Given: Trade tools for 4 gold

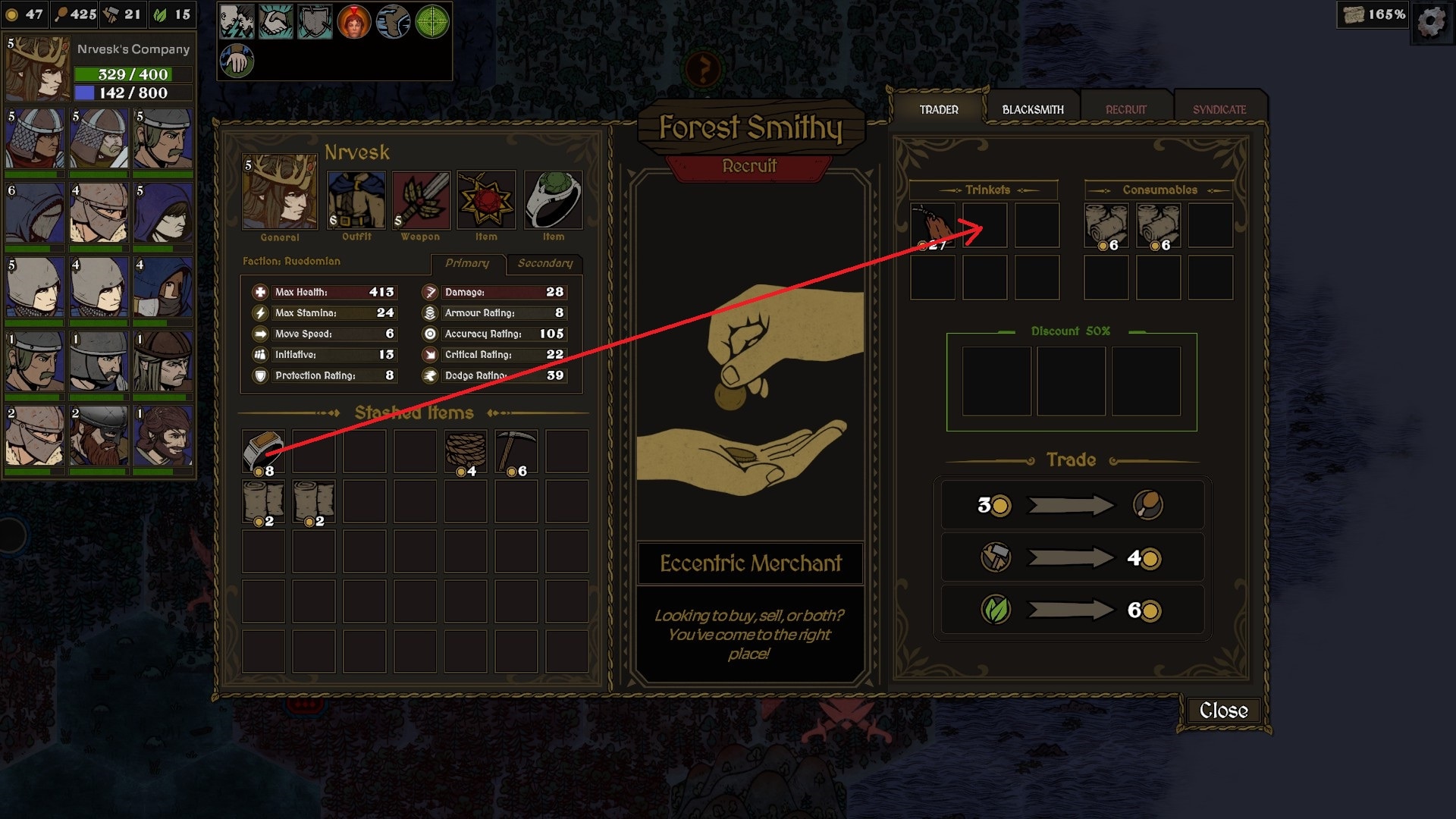Looking at the screenshot, I should coord(1071,558).
